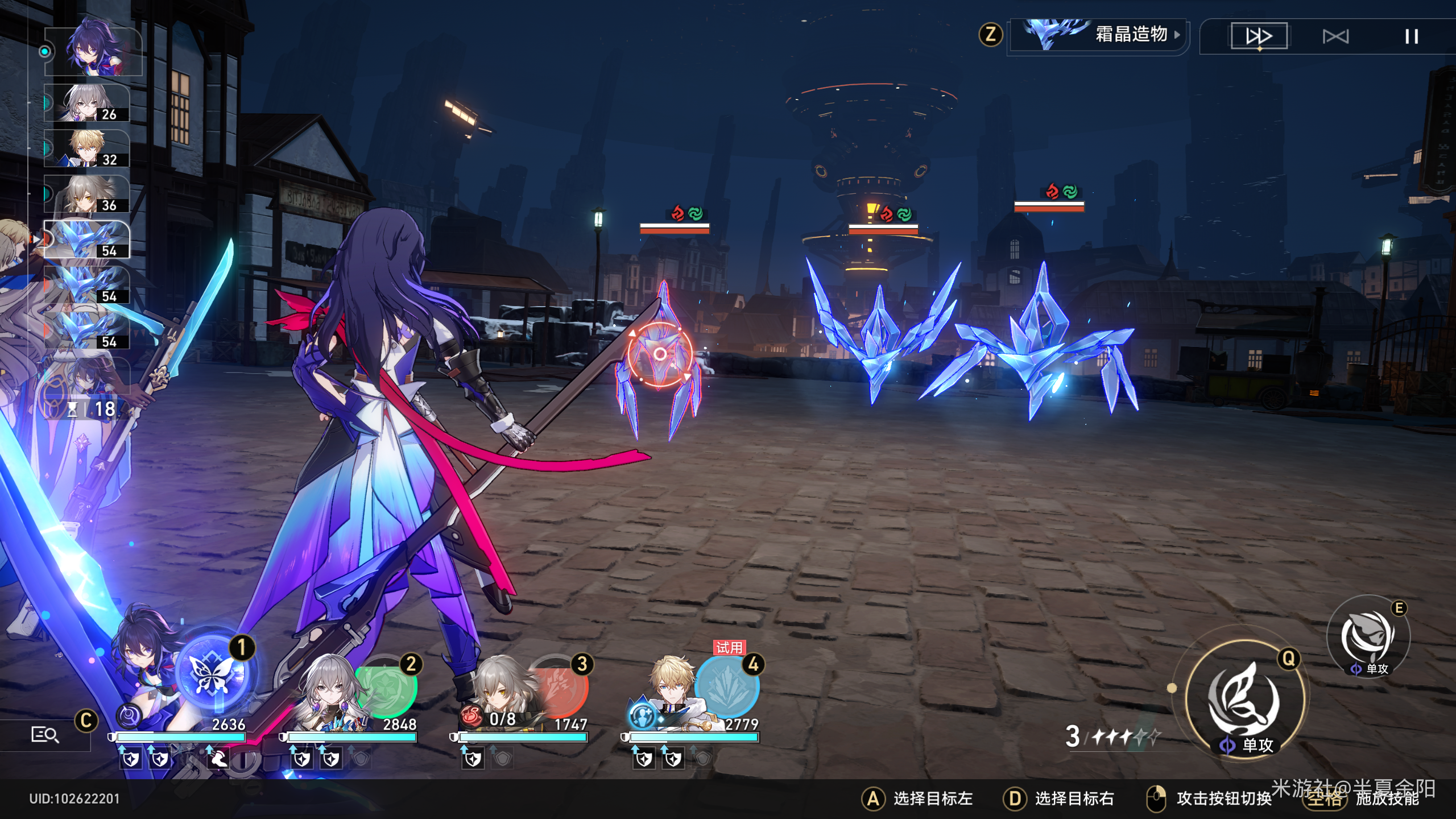Target the red-circled ice enemy

[x=660, y=354]
